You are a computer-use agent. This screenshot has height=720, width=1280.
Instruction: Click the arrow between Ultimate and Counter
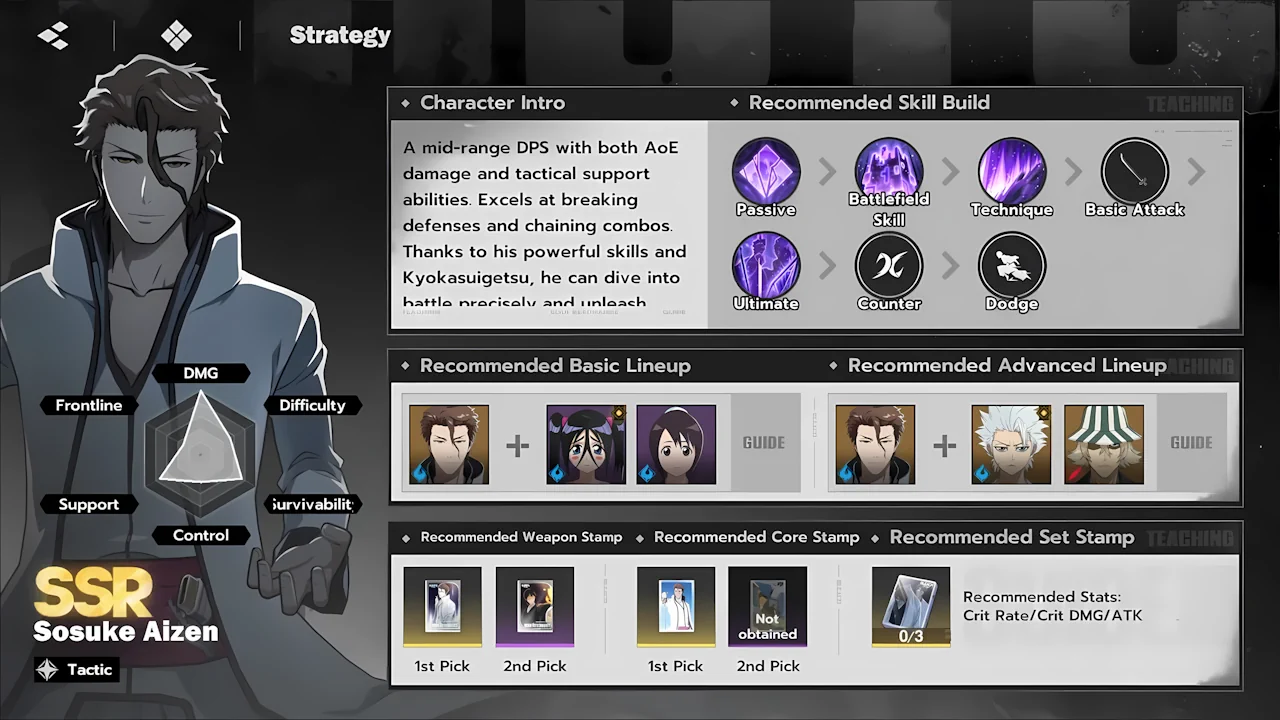[x=827, y=267]
